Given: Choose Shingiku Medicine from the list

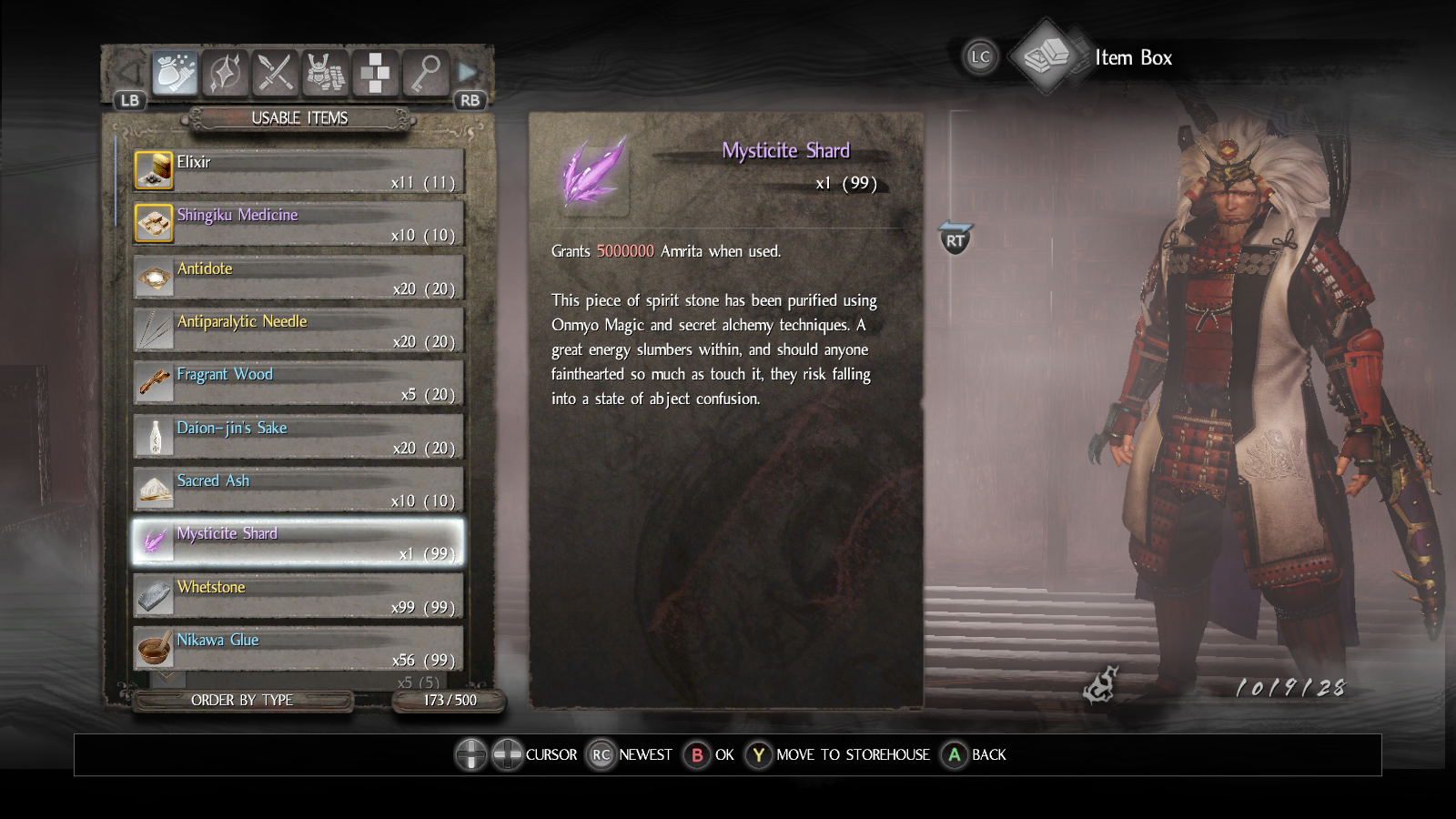Looking at the screenshot, I should point(298,224).
